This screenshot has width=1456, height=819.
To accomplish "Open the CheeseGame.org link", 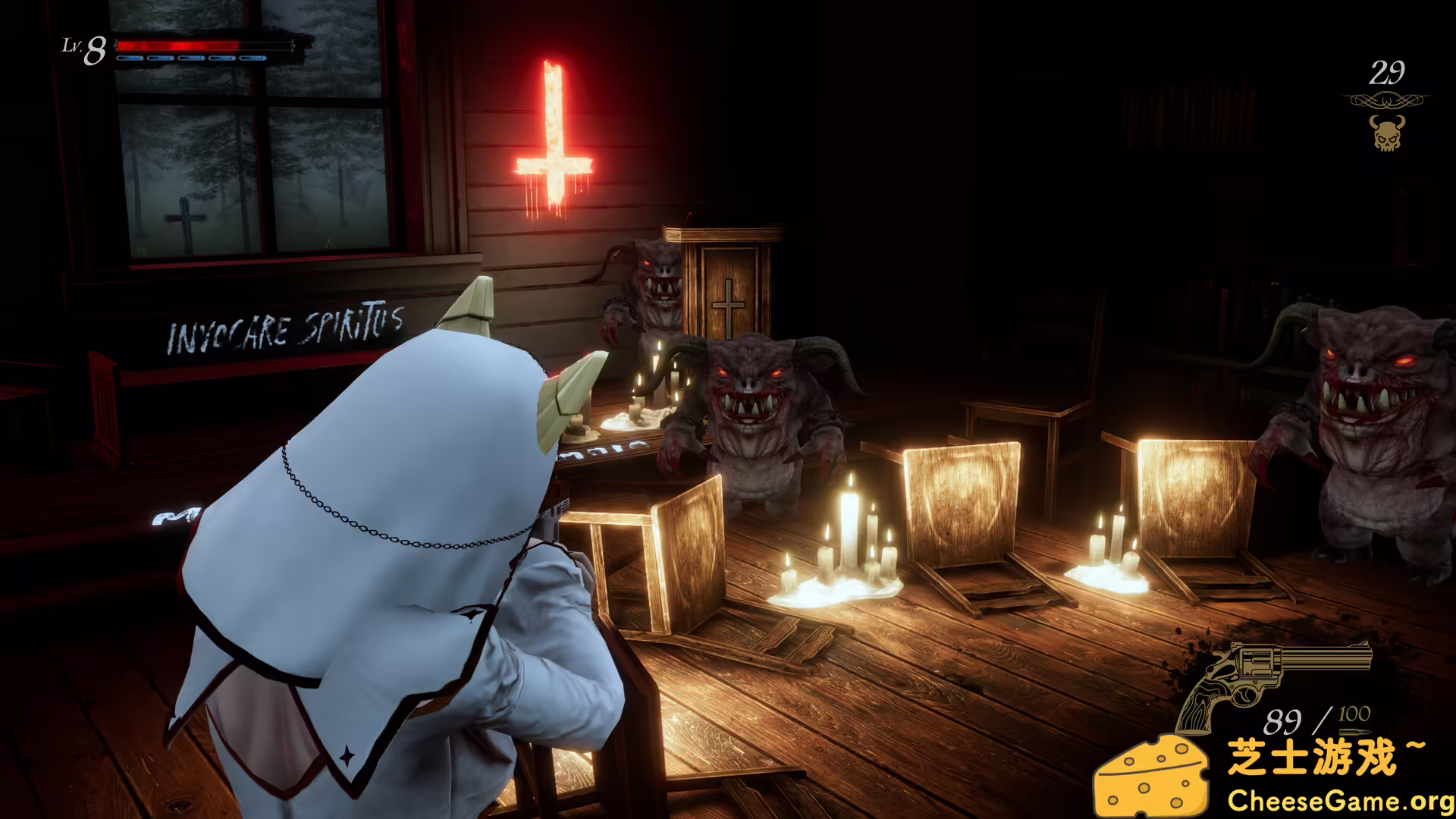I will click(x=1337, y=801).
